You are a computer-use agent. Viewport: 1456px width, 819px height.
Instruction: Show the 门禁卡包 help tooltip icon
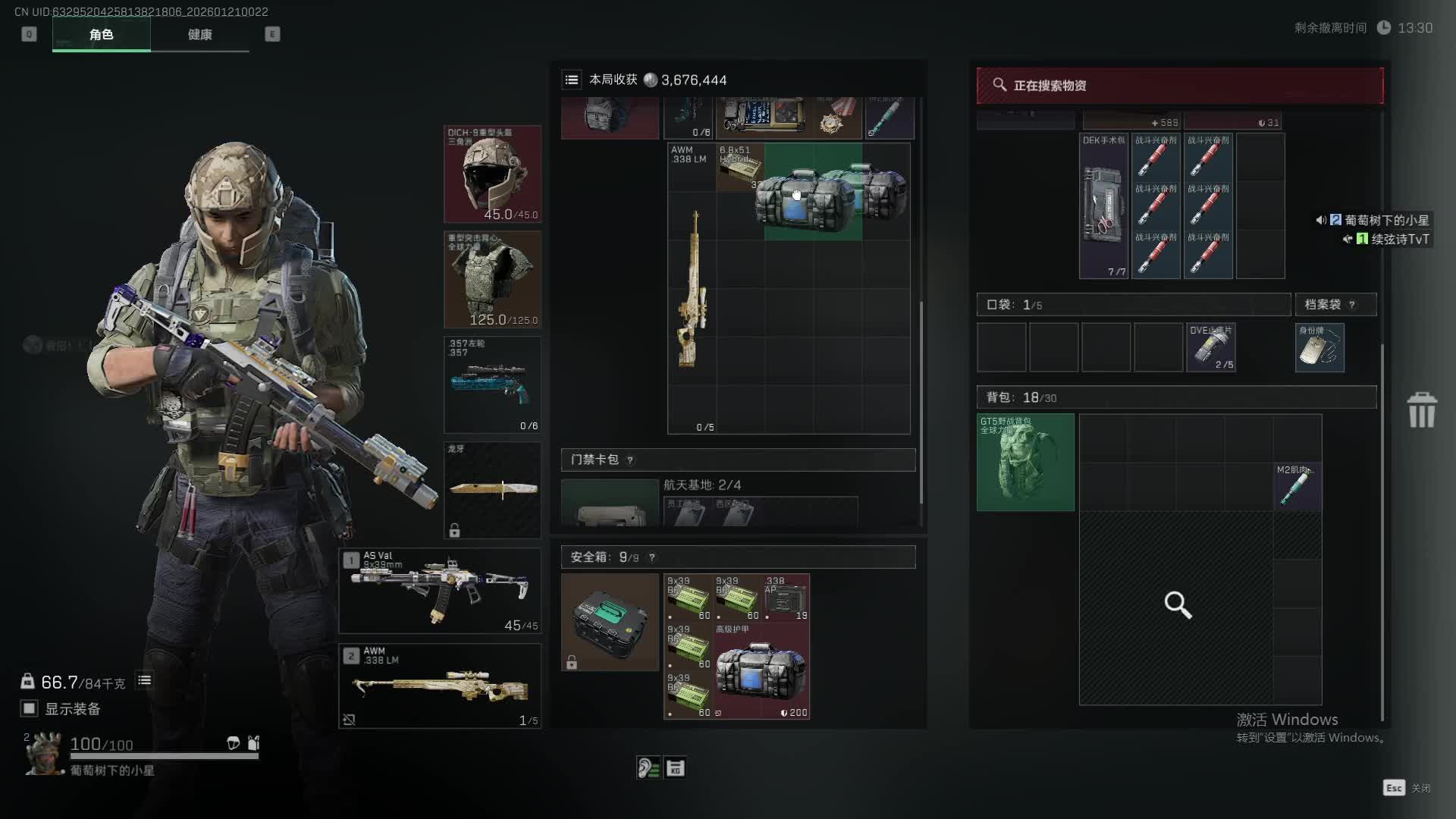(630, 460)
